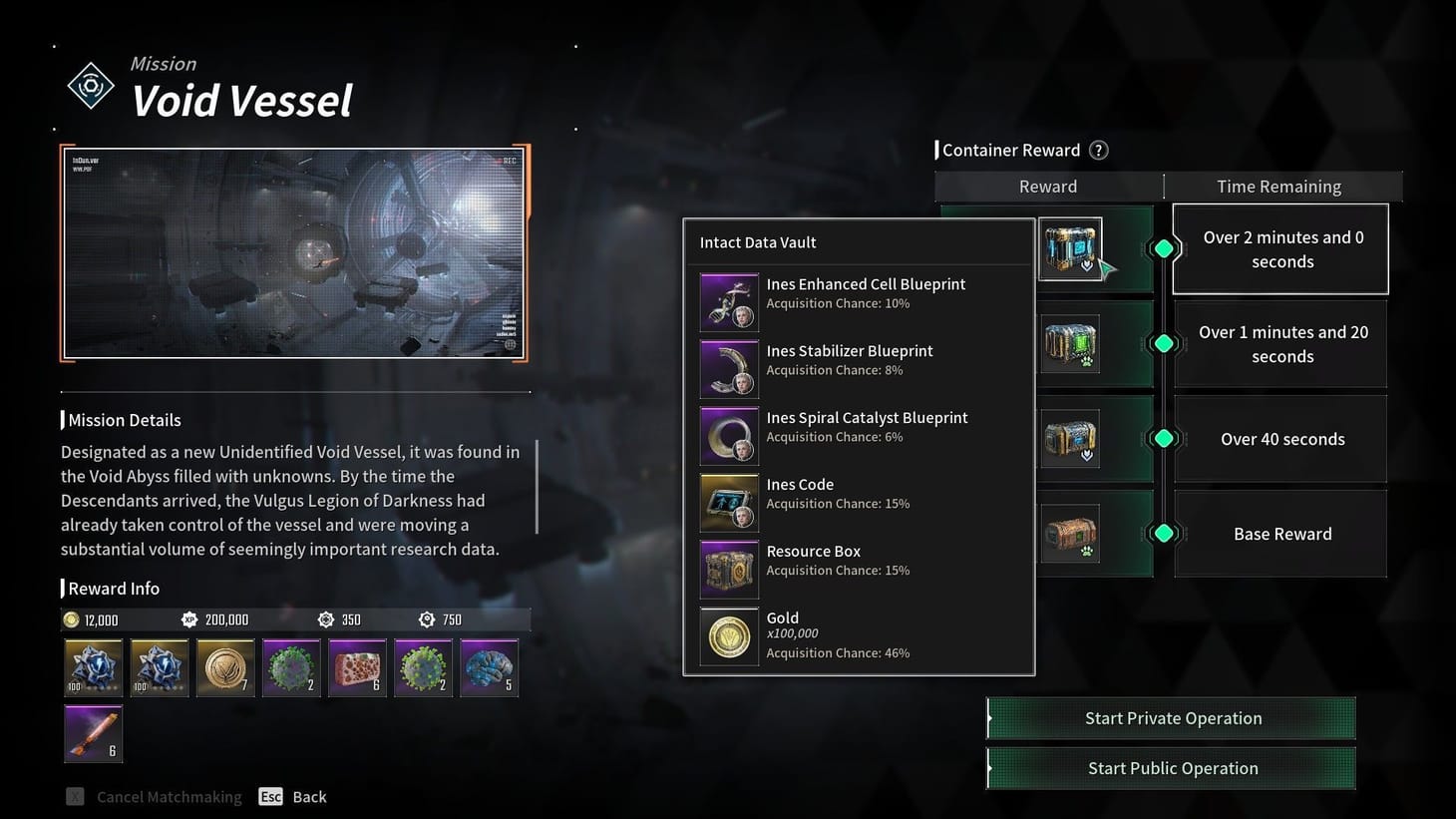The image size is (1456, 819).
Task: Click Start Private Operation
Action: click(1171, 717)
